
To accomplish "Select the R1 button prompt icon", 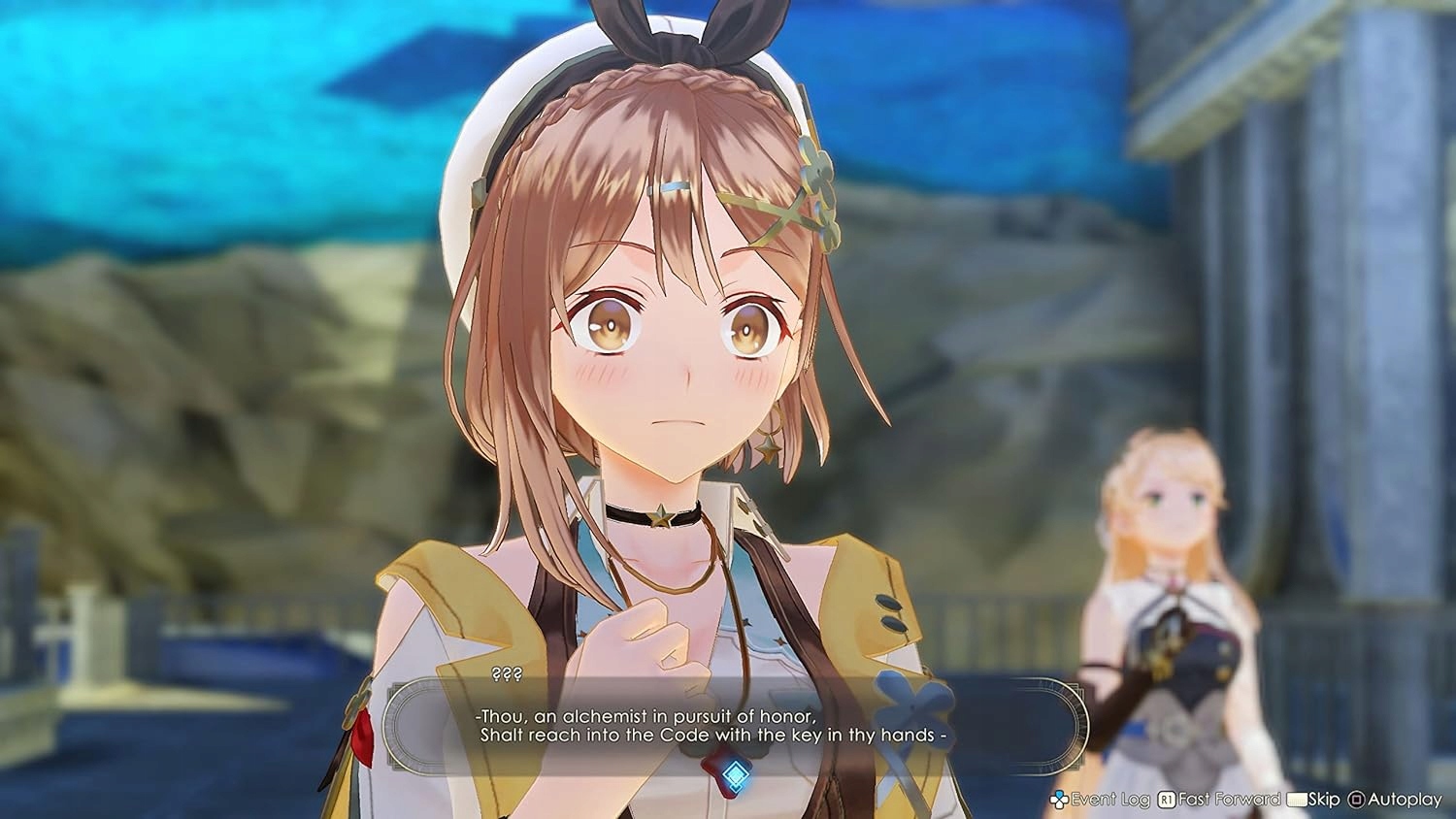I will (x=1167, y=800).
